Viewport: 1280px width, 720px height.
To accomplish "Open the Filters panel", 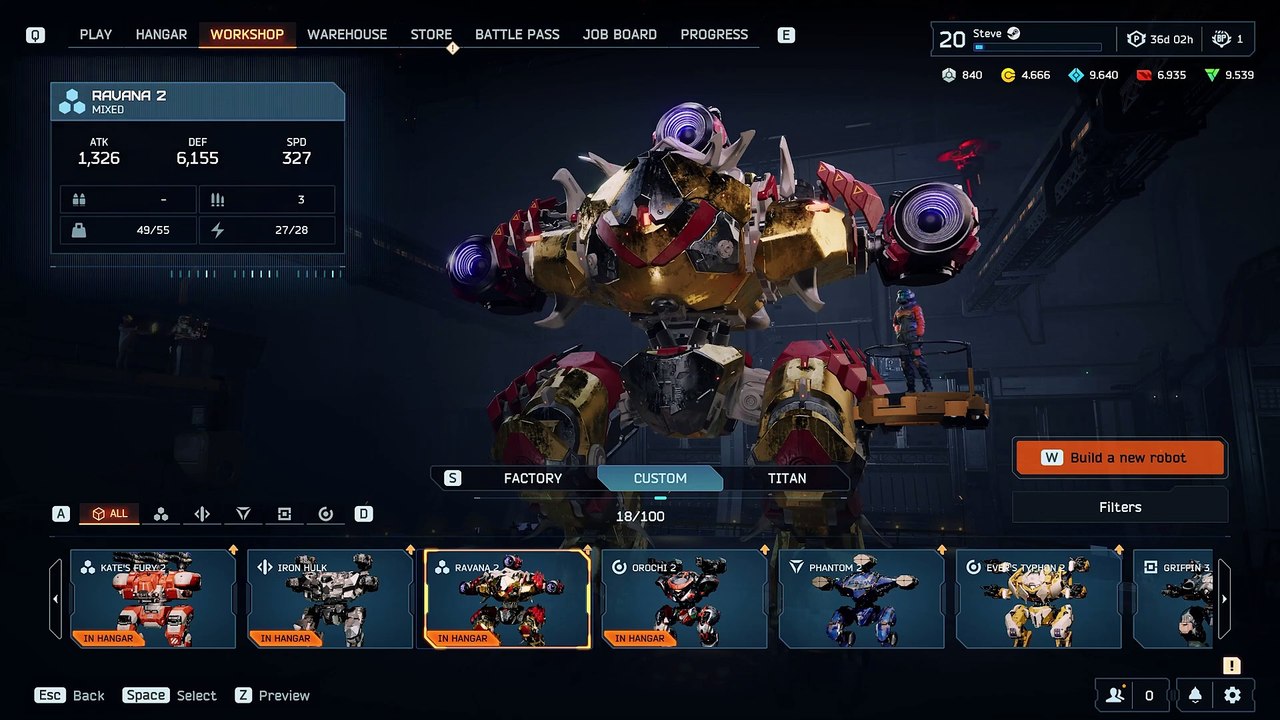I will pyautogui.click(x=1120, y=507).
